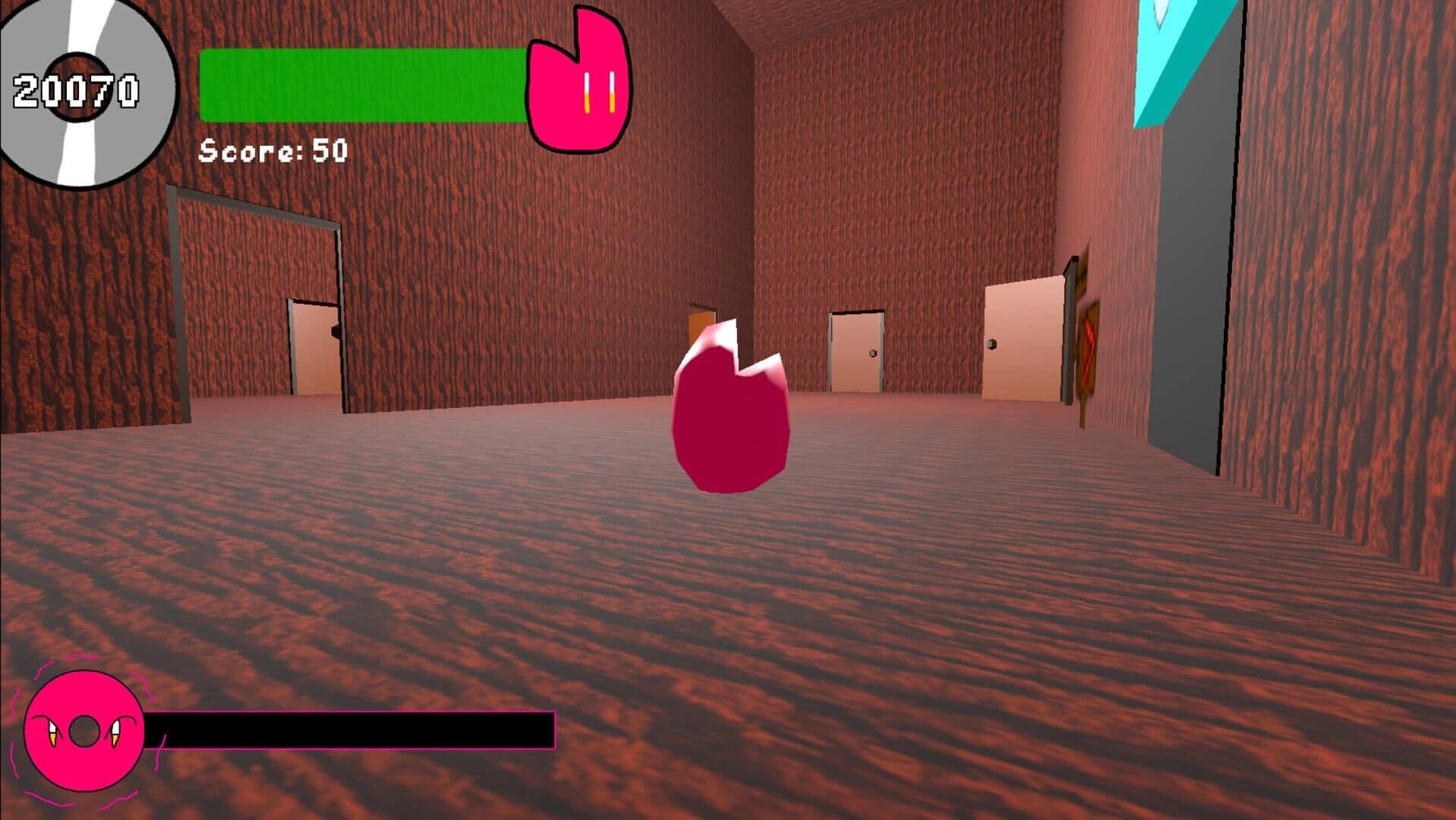Screen dimensions: 1456x820
Task: Click the green health bar
Action: 357,84
